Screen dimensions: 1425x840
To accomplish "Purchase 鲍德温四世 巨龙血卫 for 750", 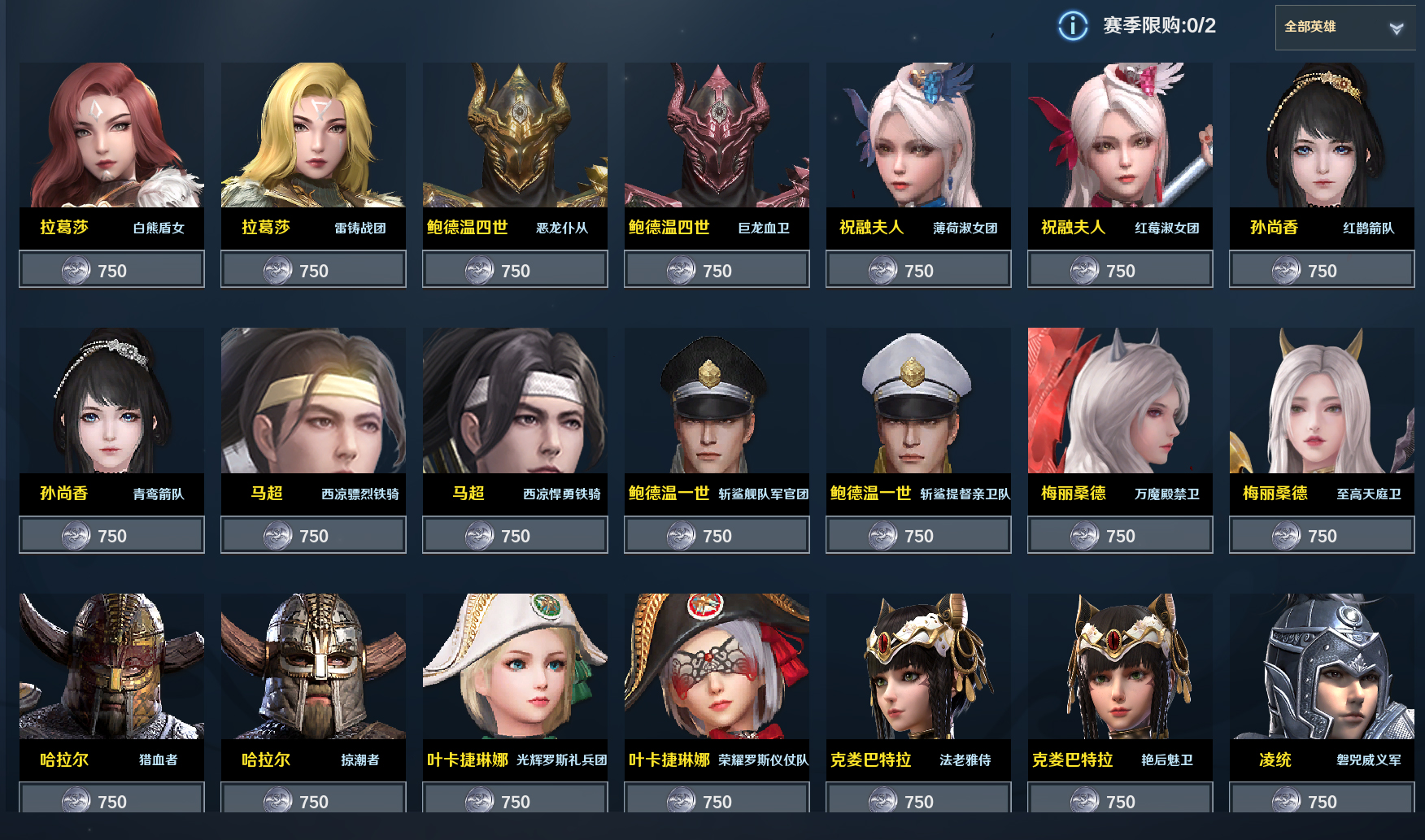I will coord(717,270).
